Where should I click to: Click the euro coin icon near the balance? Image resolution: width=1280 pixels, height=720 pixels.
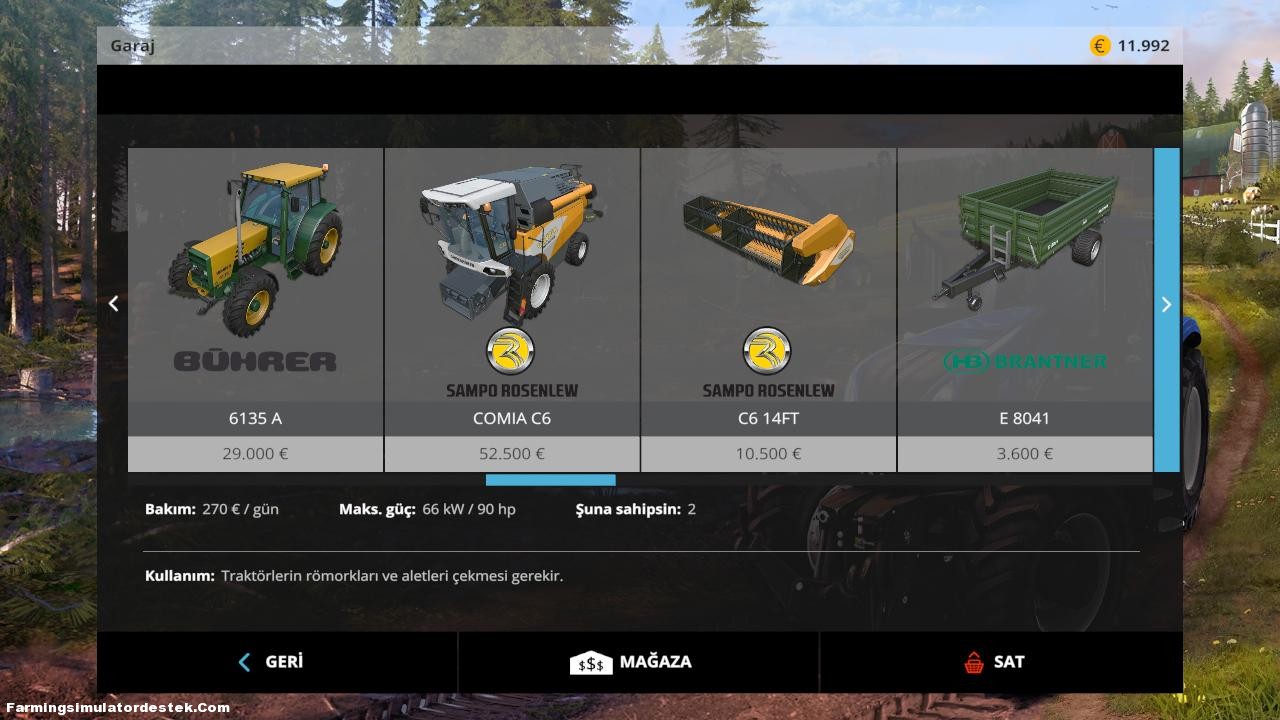coord(1098,44)
